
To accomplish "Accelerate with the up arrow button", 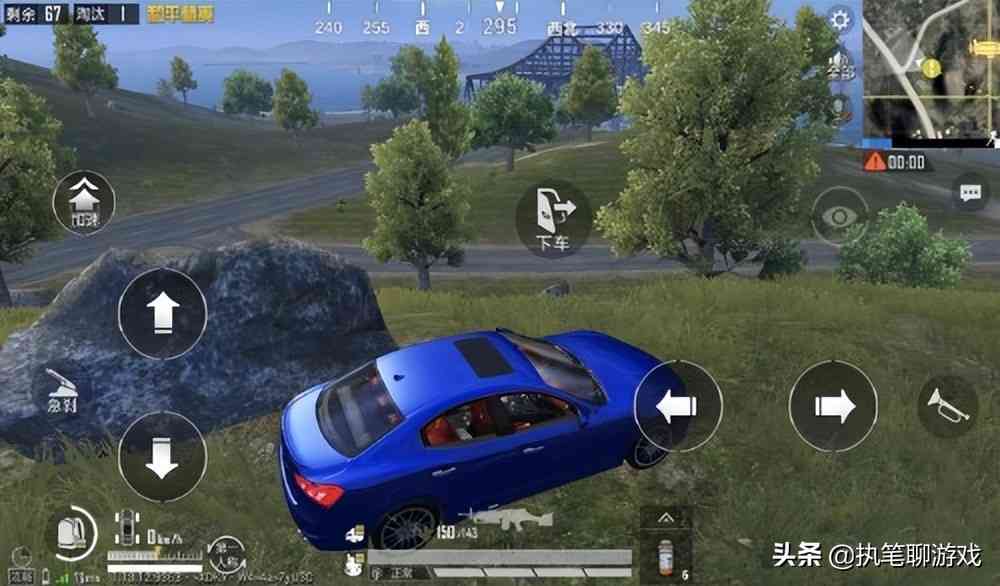I will (162, 313).
